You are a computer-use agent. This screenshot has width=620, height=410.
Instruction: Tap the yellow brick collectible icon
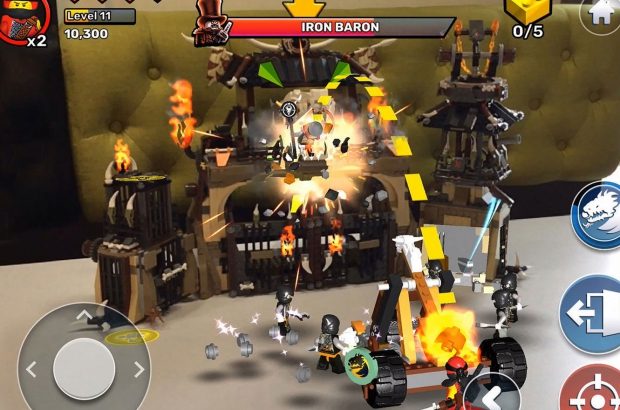(x=529, y=10)
